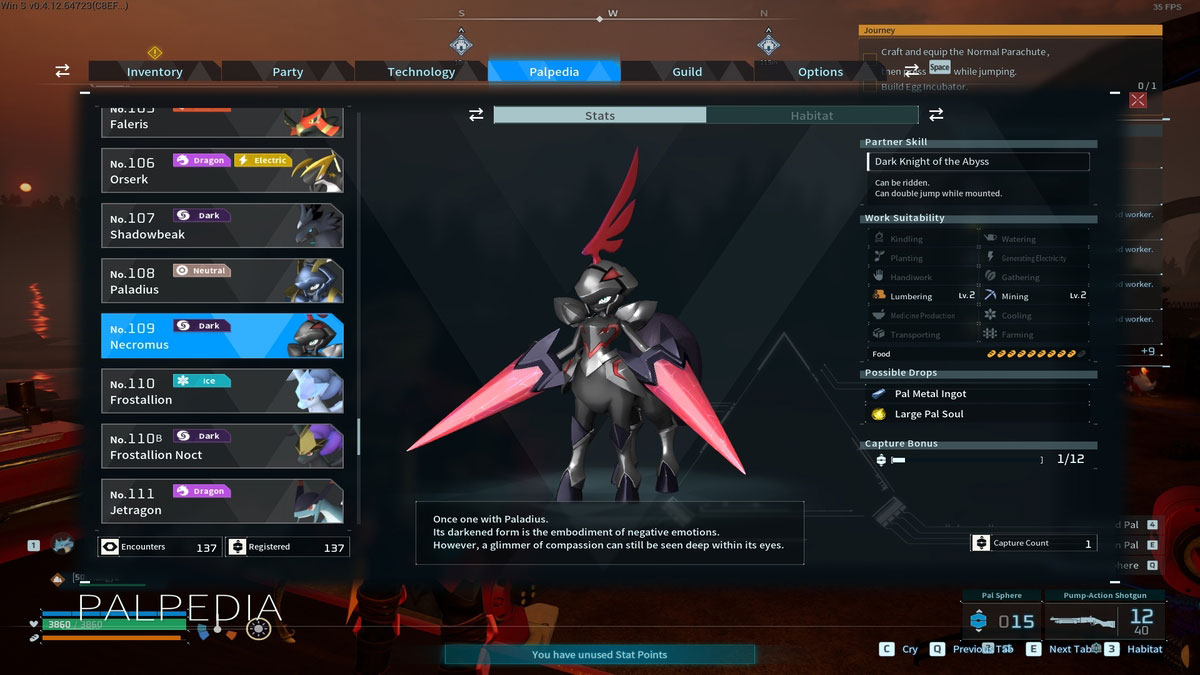Select the Frostallion Noct entry

coord(222,446)
